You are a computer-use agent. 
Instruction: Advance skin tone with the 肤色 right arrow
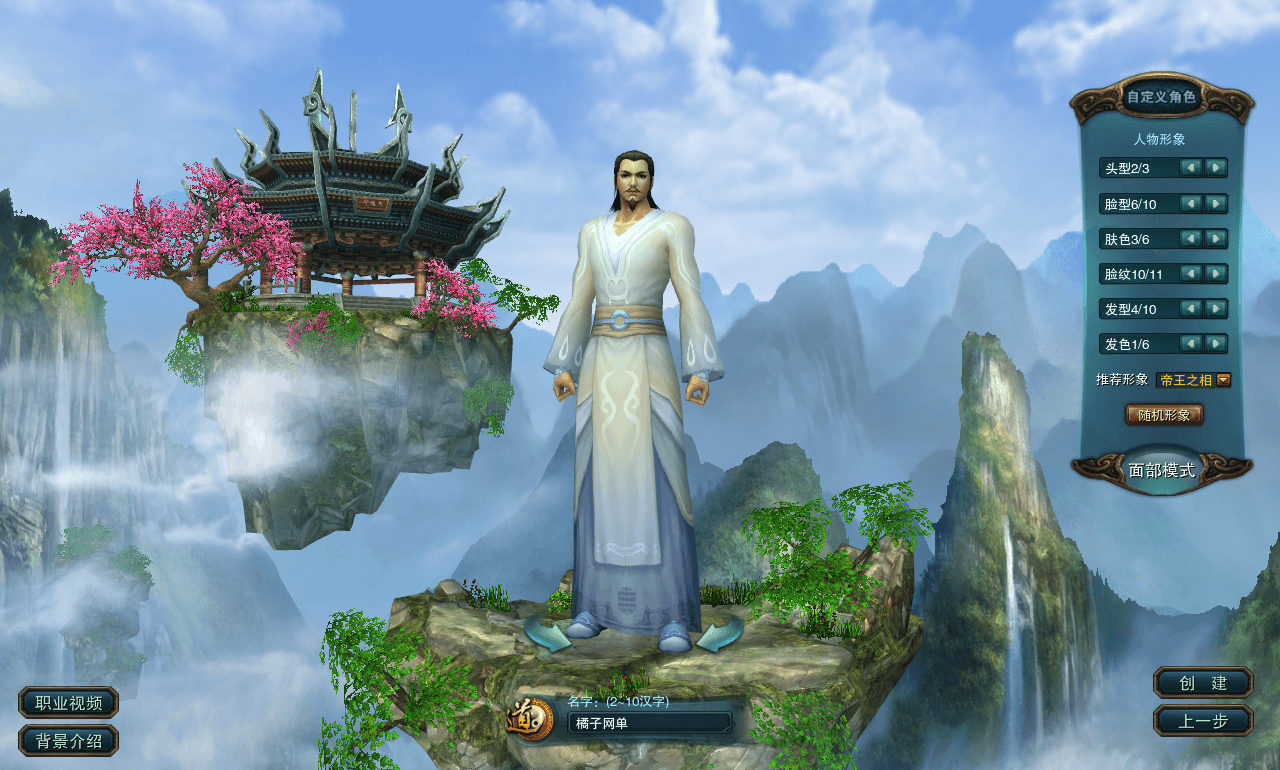point(1215,239)
